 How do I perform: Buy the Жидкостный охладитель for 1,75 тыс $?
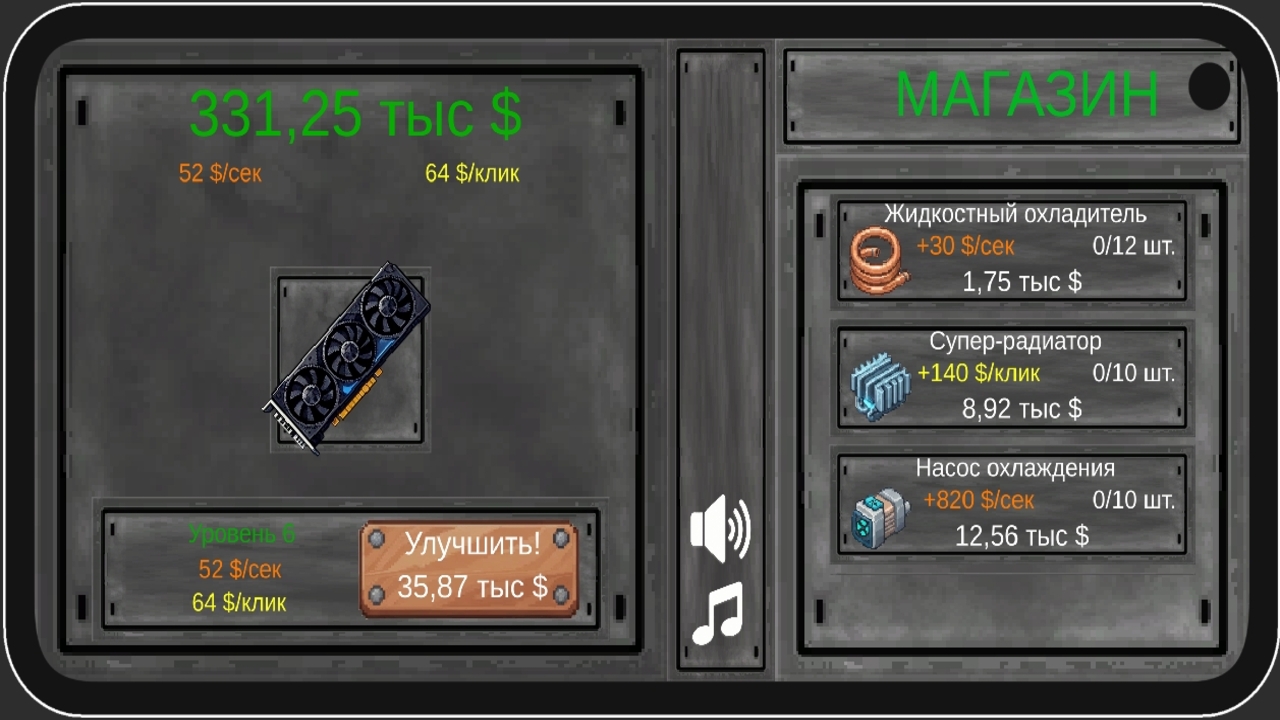[x=1010, y=250]
